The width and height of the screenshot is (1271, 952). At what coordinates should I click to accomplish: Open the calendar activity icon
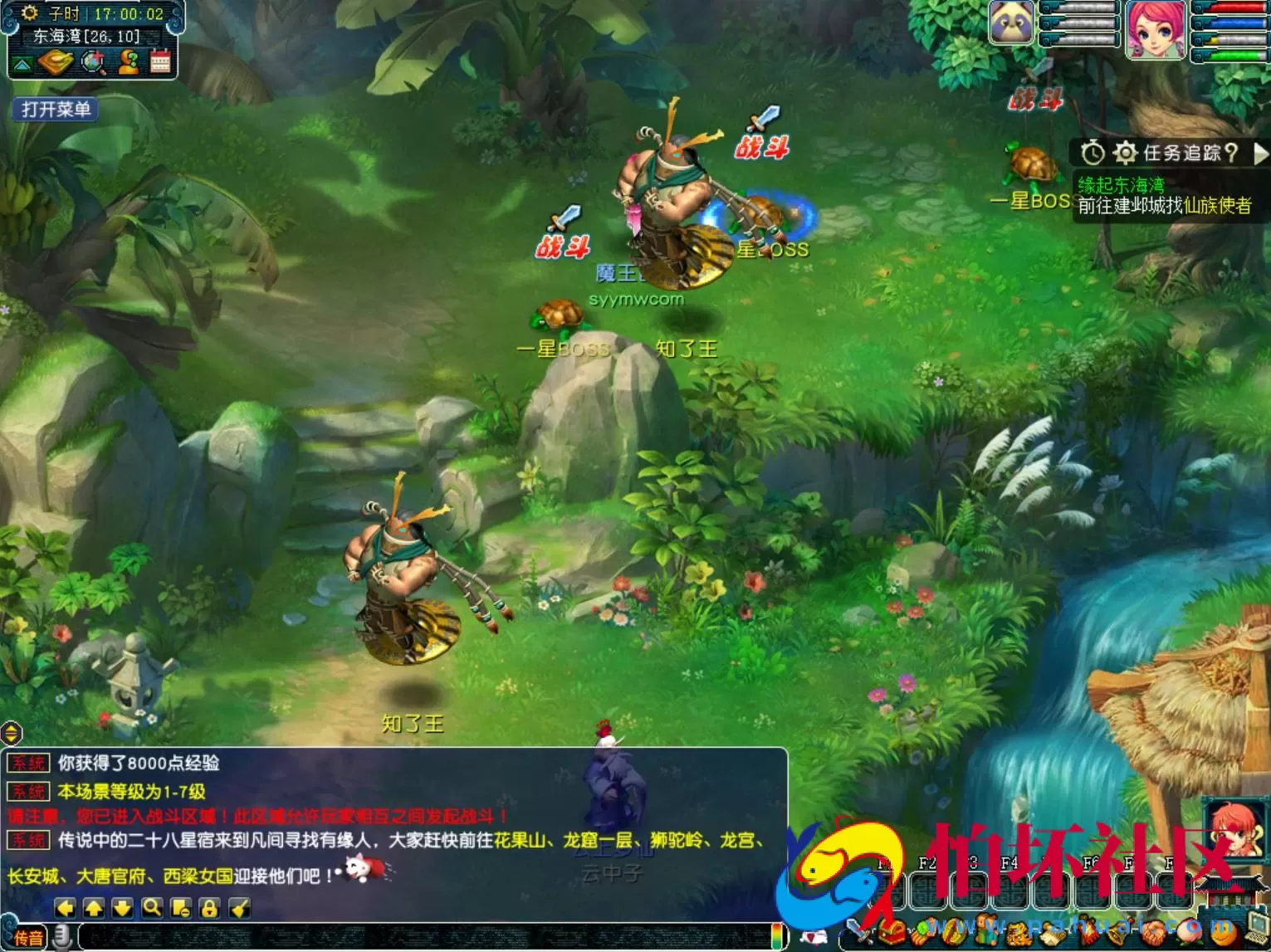(x=160, y=61)
